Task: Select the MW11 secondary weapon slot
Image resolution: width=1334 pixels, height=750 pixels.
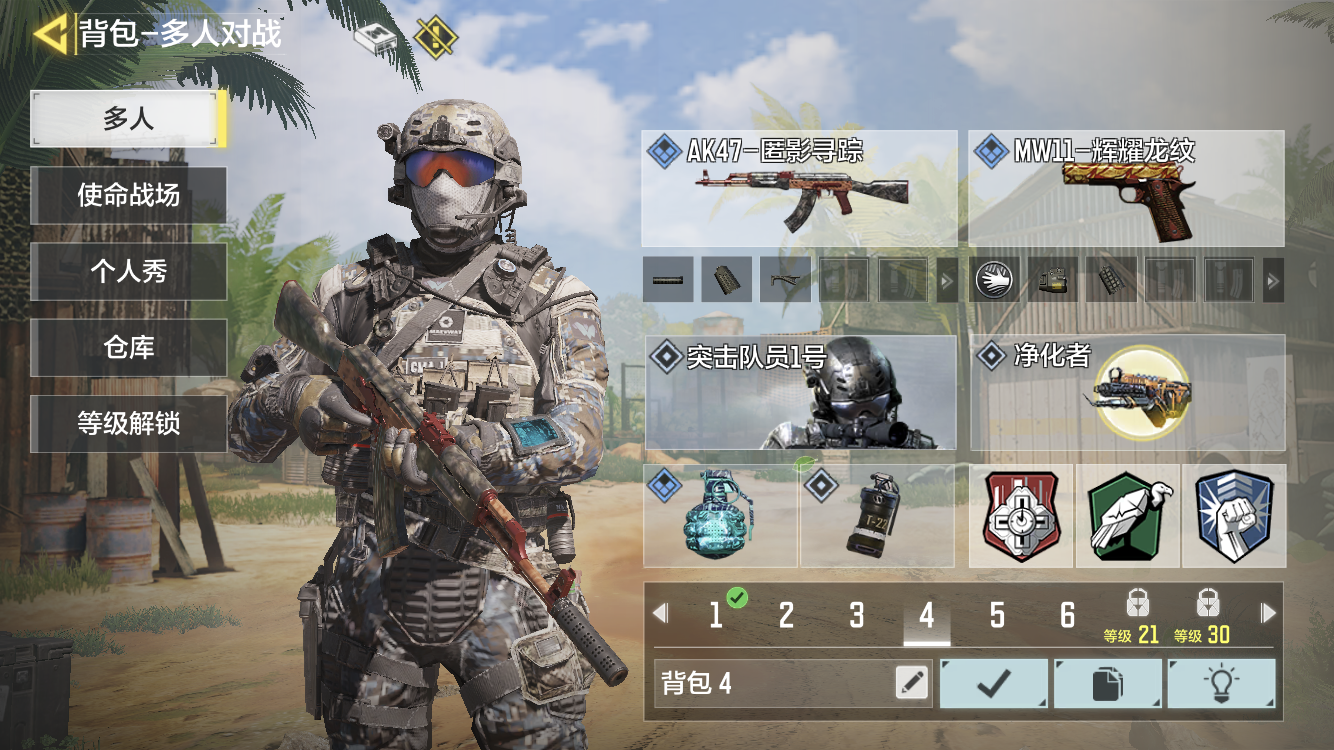Action: coord(1126,189)
